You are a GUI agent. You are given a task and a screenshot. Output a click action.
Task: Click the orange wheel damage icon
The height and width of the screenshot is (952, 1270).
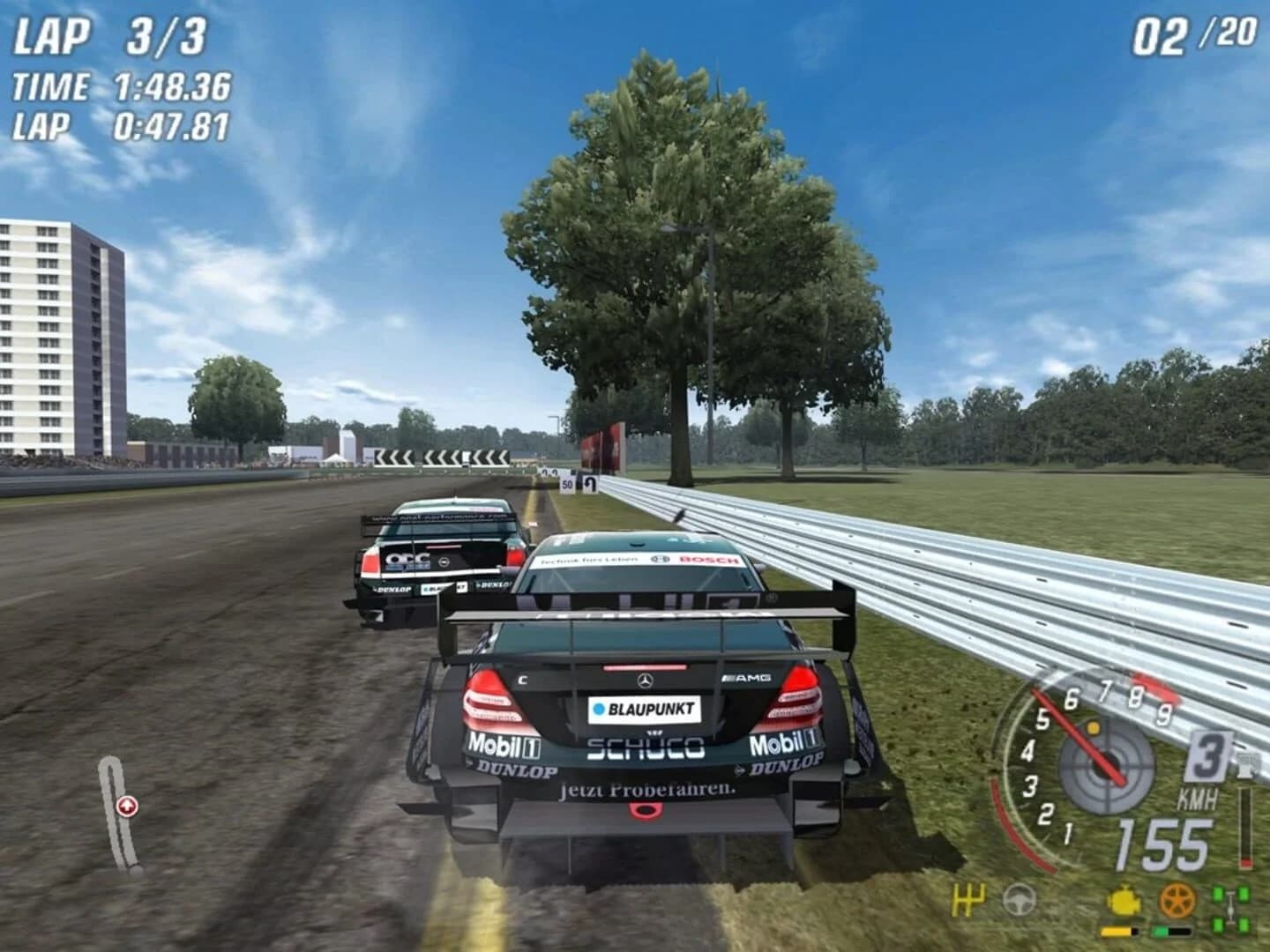[1177, 900]
